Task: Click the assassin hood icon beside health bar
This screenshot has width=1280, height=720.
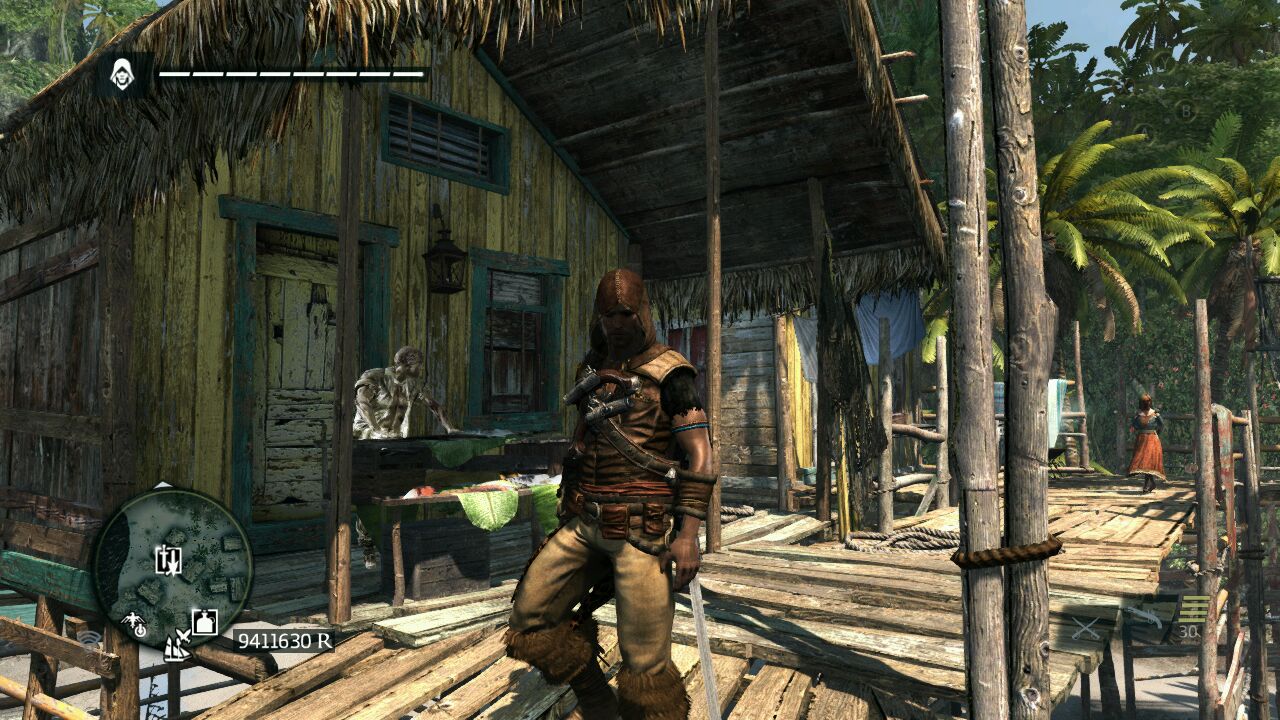Action: tap(123, 75)
